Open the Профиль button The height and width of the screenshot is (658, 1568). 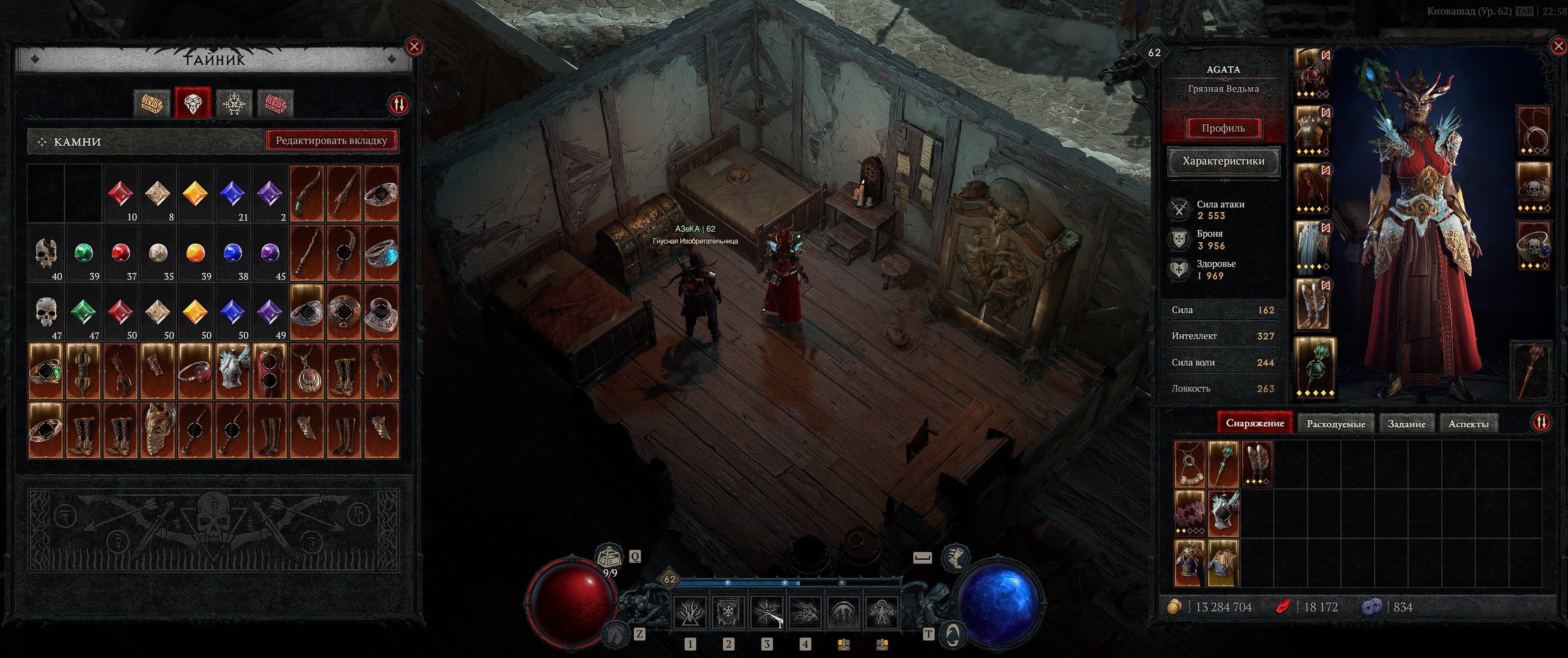[1223, 128]
